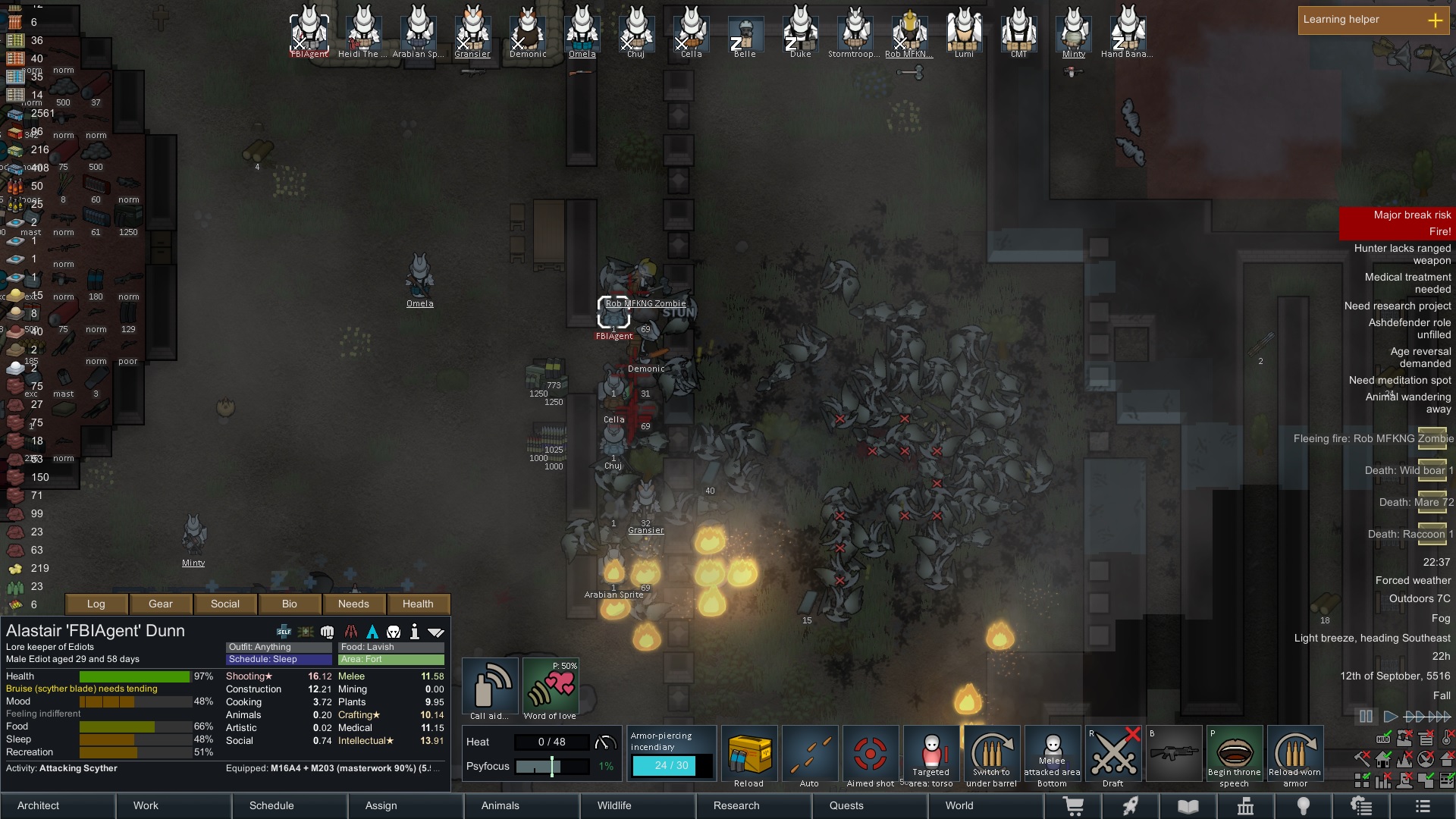Open the Research menu
1456x819 pixels.
(x=736, y=805)
